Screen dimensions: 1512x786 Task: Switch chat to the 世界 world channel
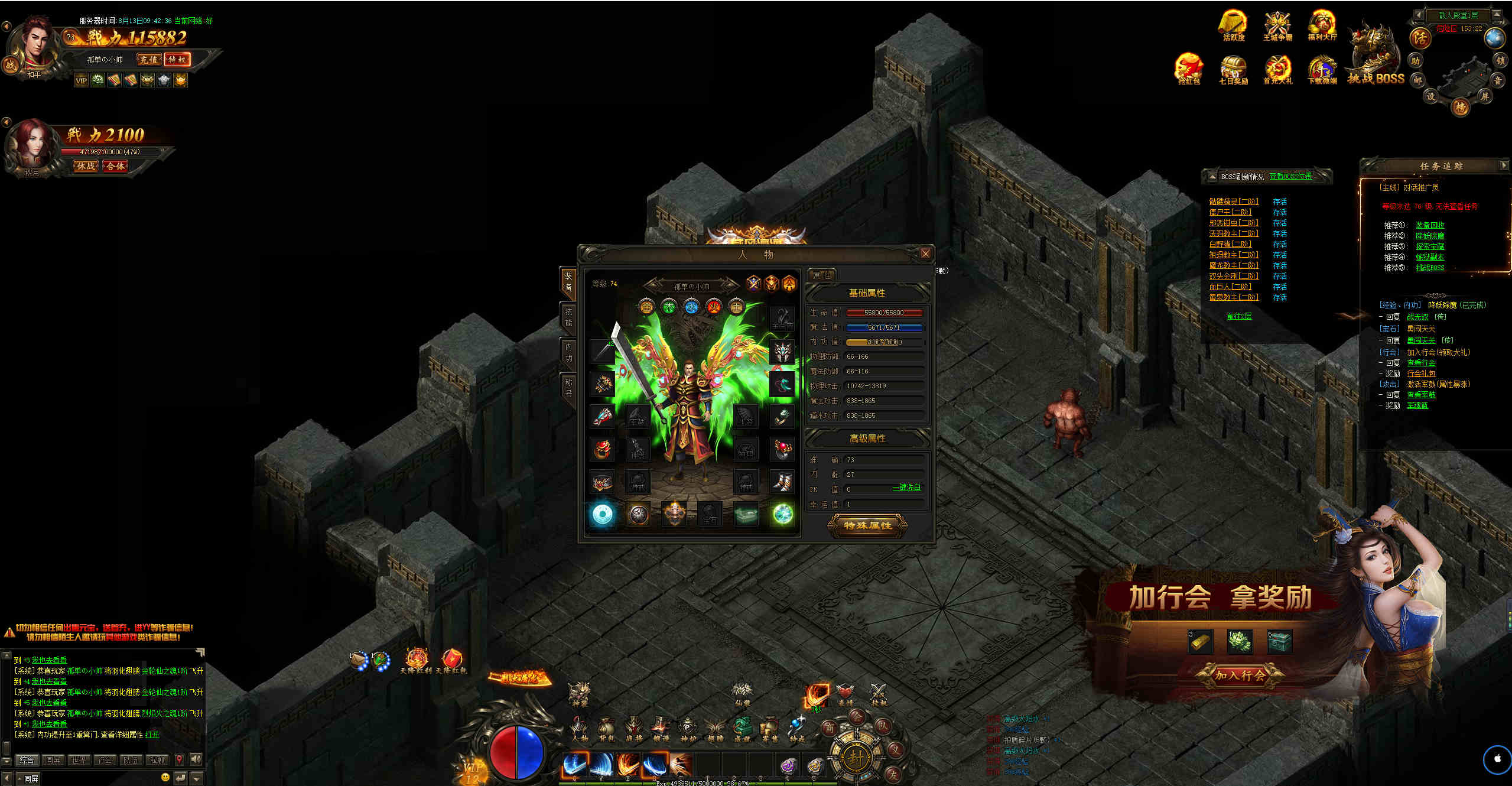click(79, 760)
